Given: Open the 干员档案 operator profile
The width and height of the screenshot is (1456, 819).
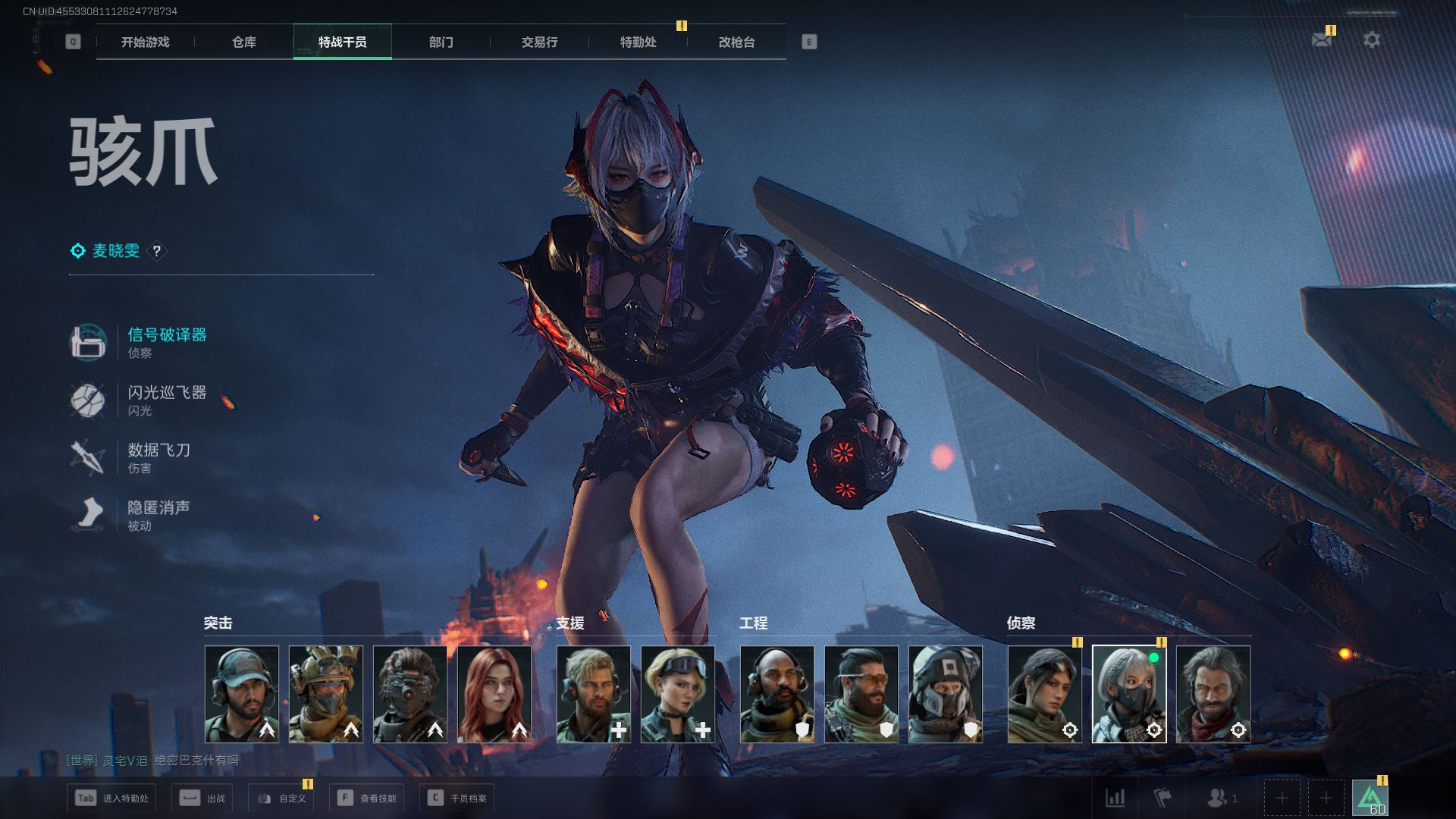Looking at the screenshot, I should click(457, 798).
